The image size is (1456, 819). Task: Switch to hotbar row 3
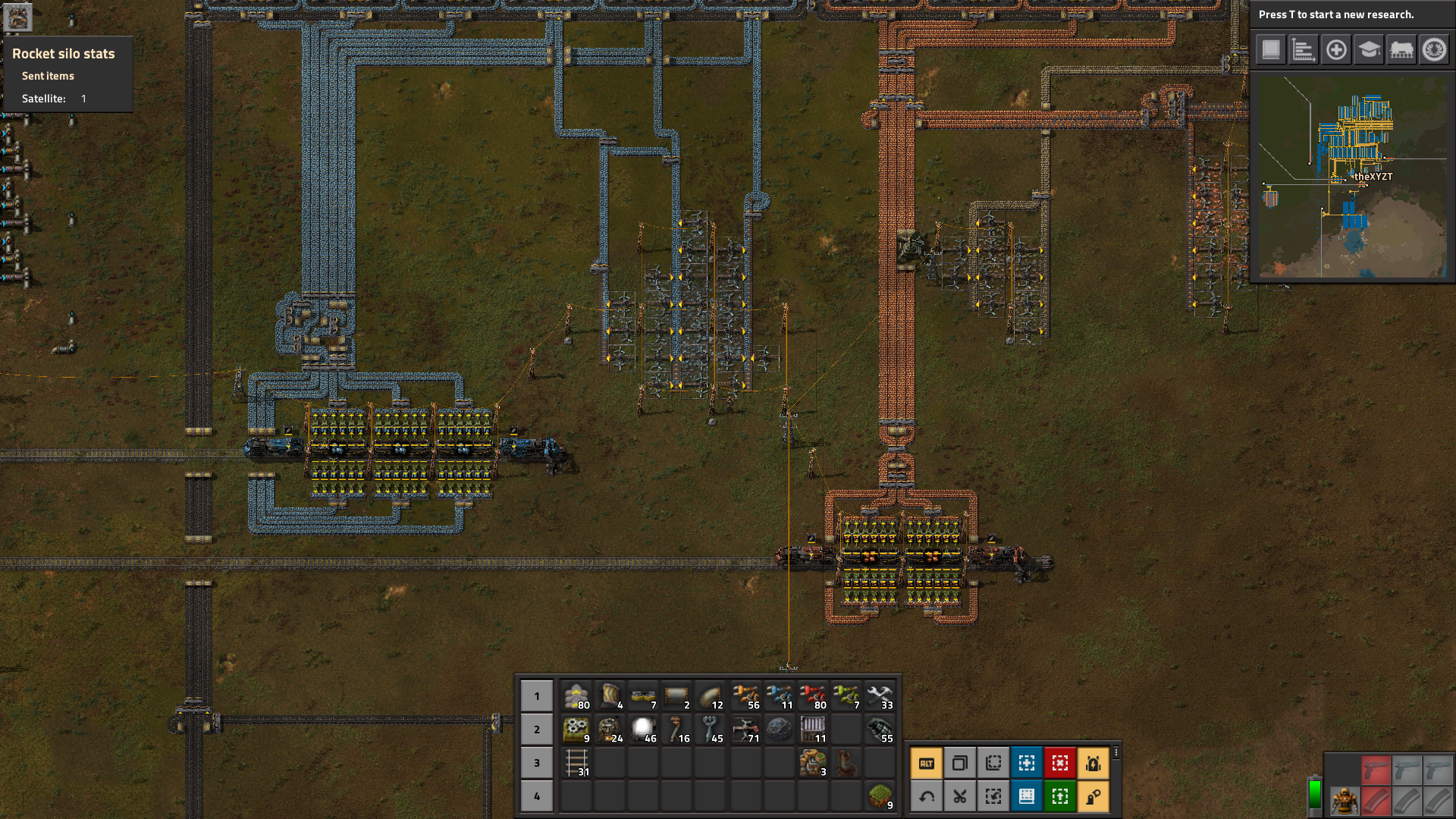(x=537, y=763)
